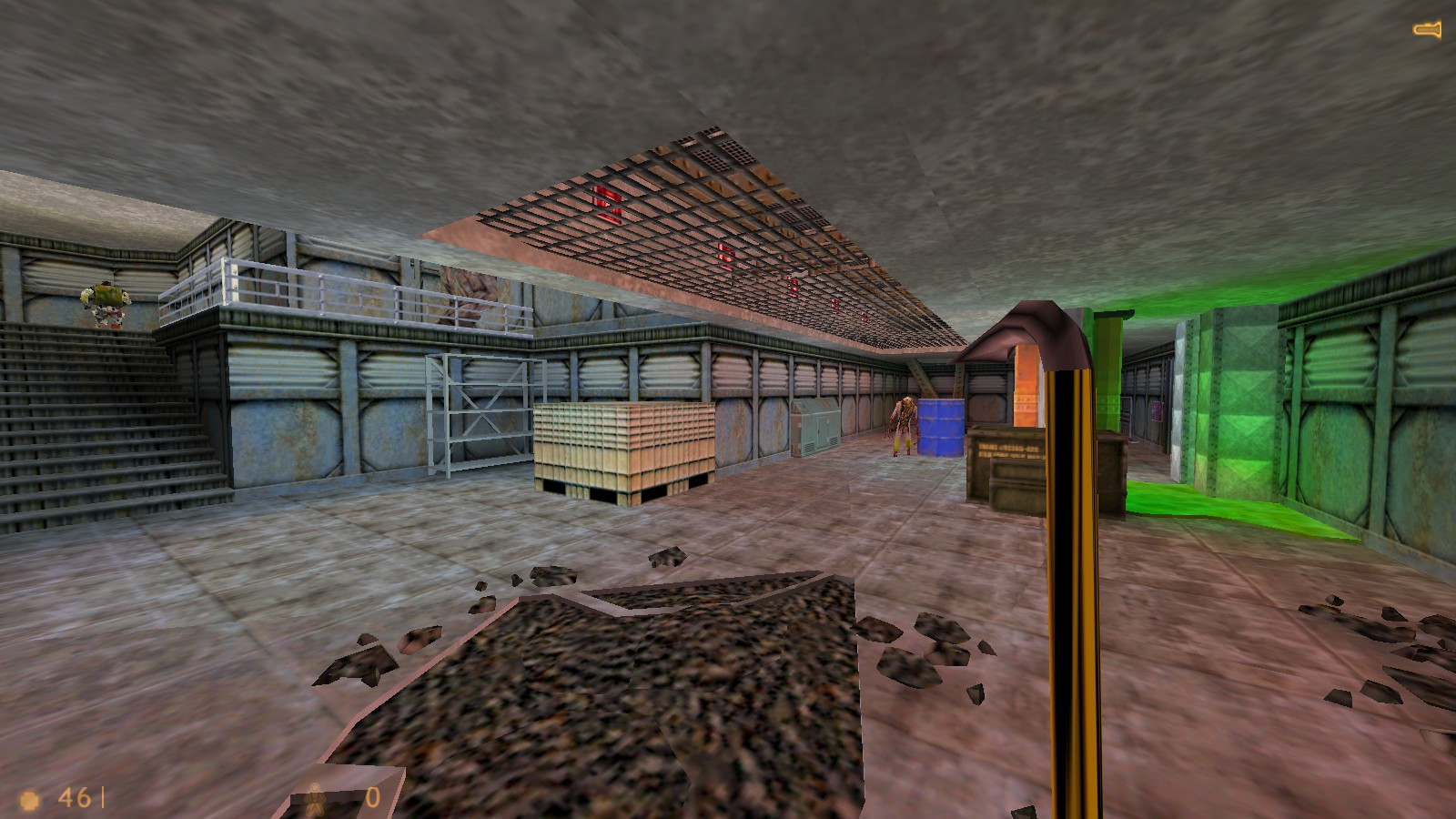Click the health cross icon in HUD
Viewport: 1456px width, 819px height.
pos(30,799)
